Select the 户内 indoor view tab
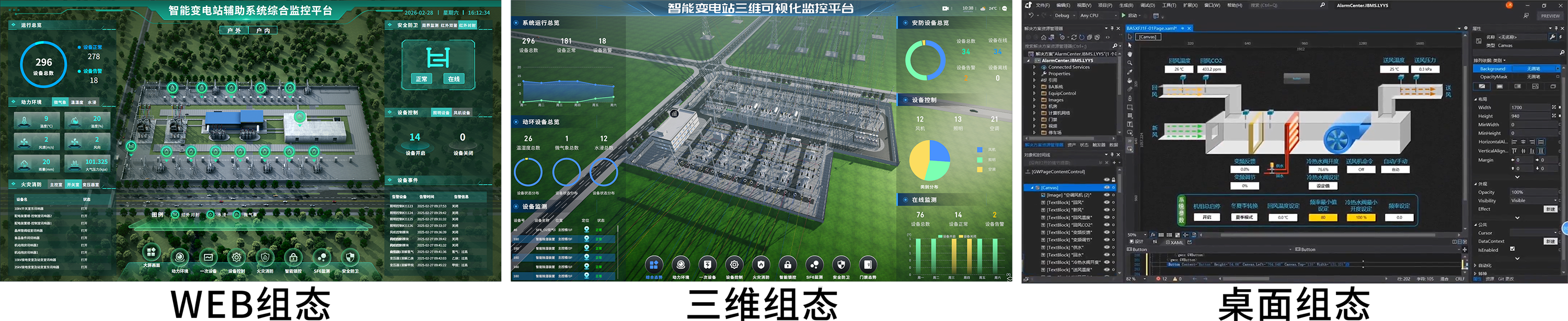The image size is (1568, 321). [x=263, y=30]
